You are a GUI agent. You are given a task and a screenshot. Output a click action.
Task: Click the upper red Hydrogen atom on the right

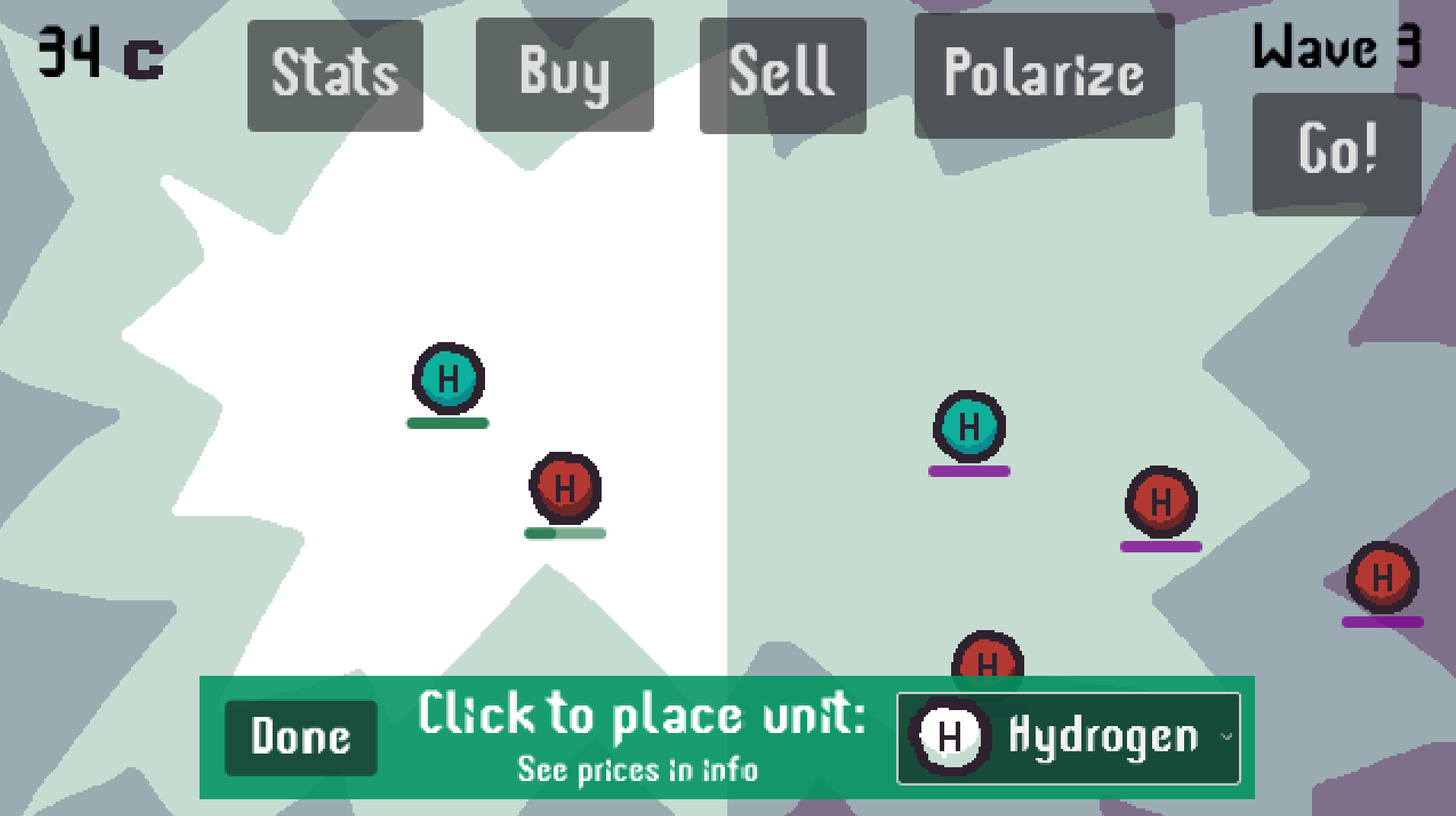pyautogui.click(x=1161, y=503)
